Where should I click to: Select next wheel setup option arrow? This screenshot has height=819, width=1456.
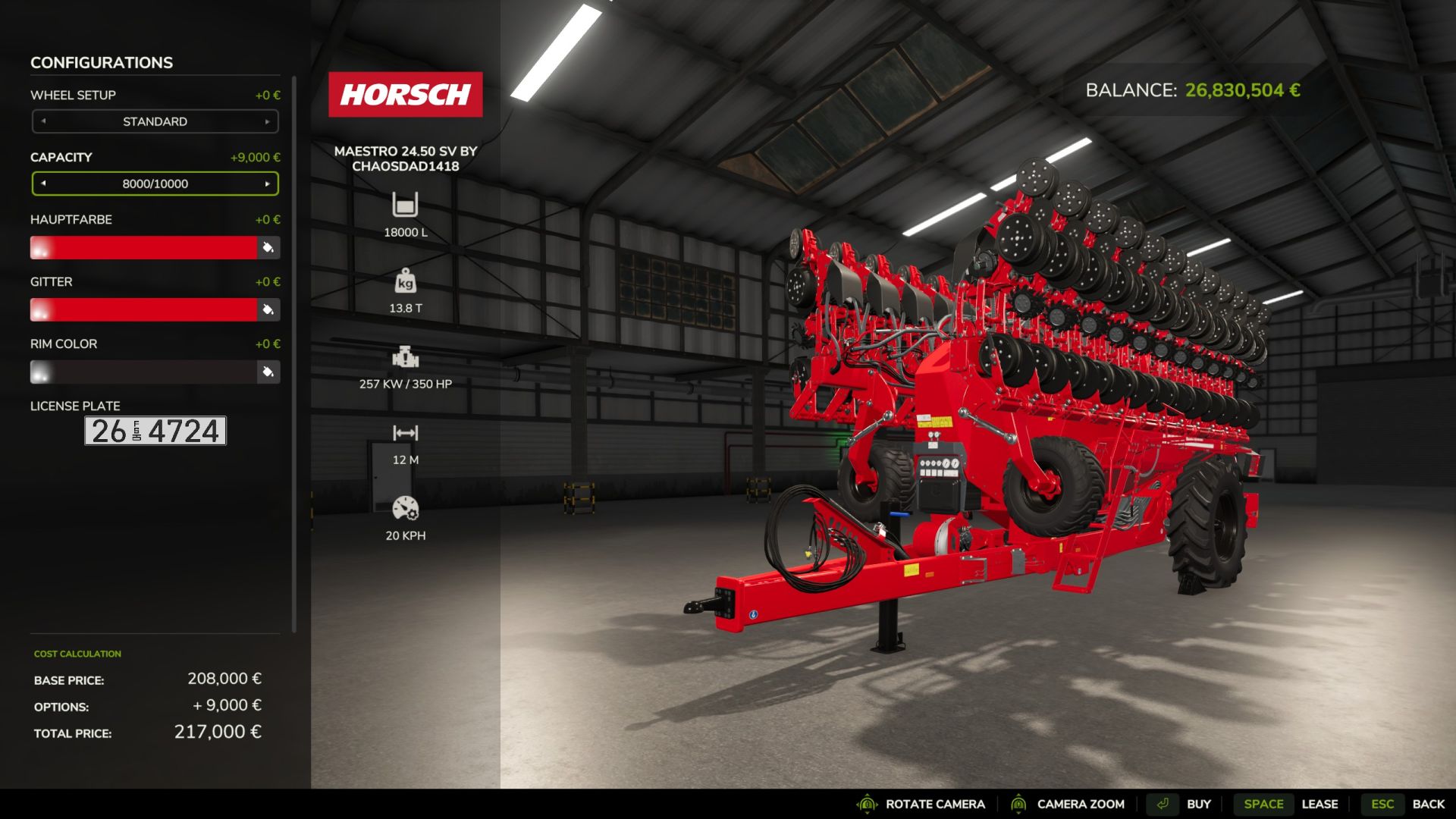coord(267,121)
